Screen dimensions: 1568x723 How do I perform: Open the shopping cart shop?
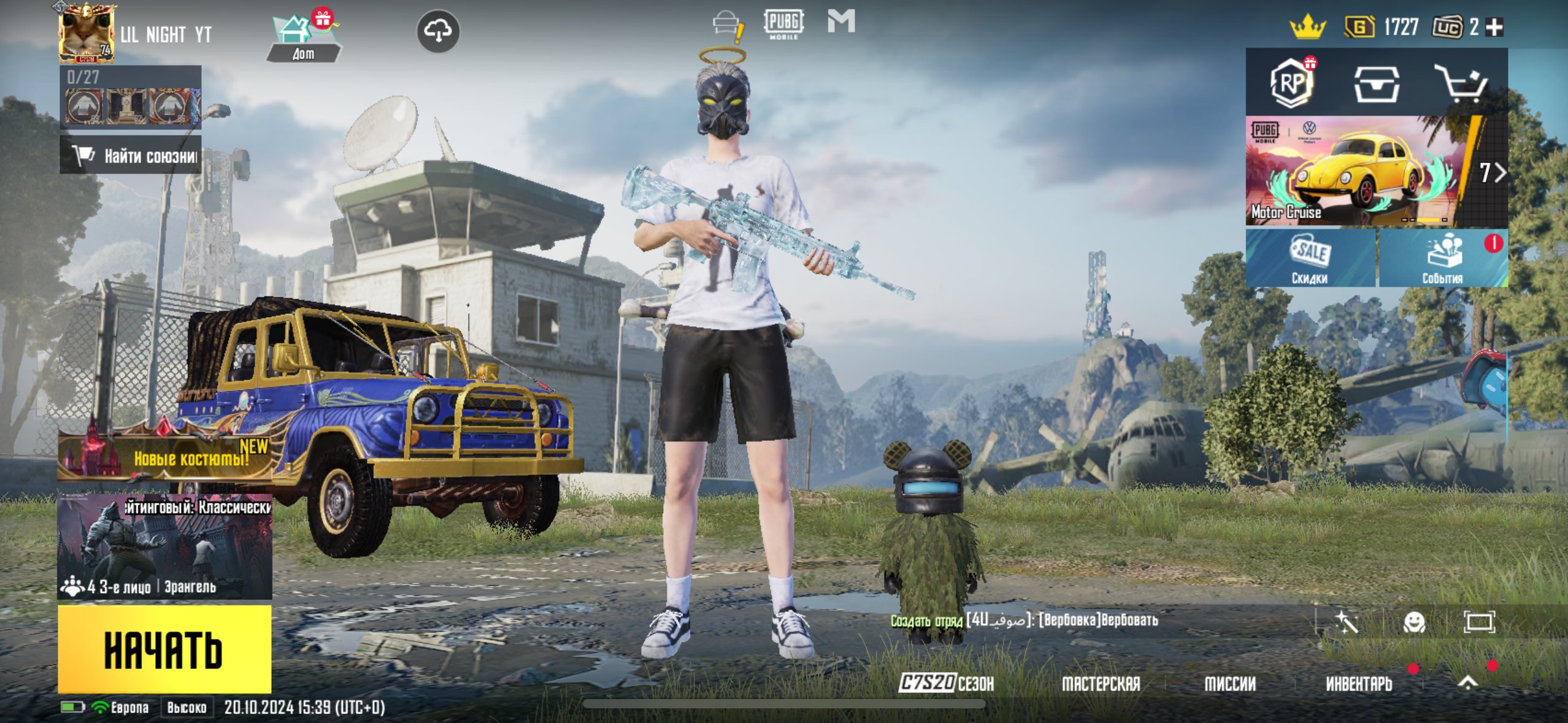(1461, 84)
